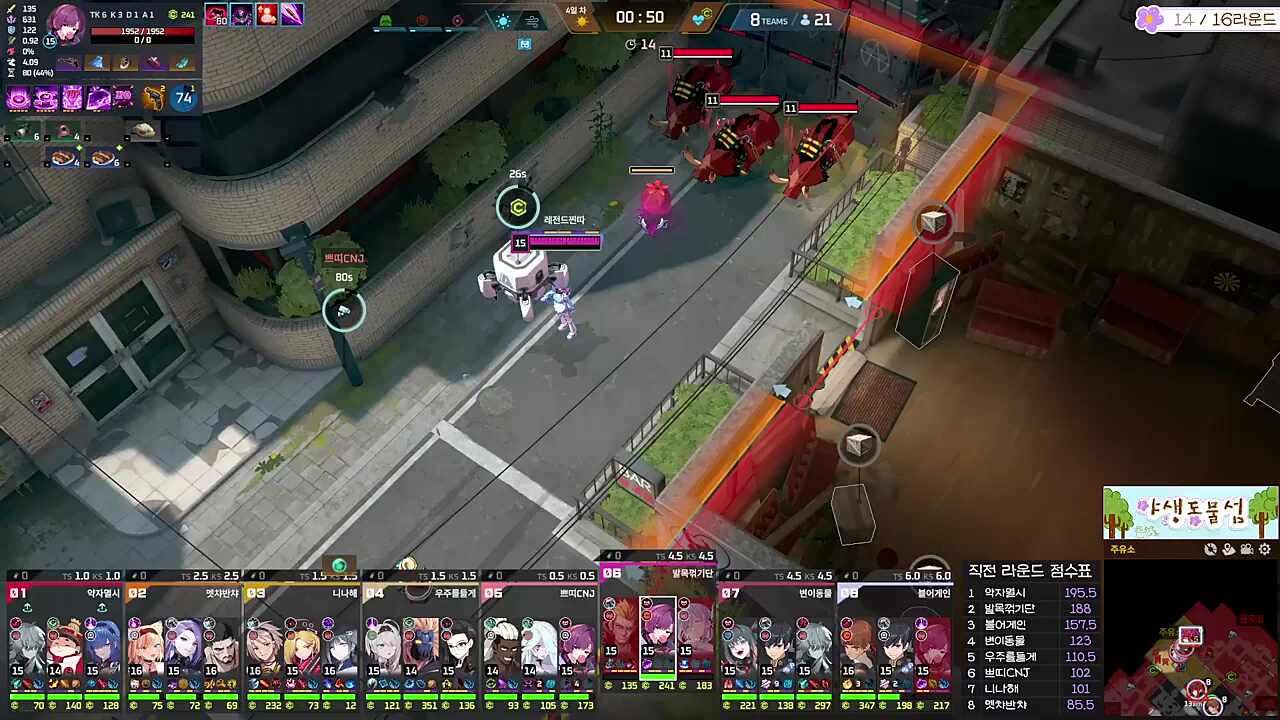This screenshot has width=1280, height=720.
Task: Click the compass ping icon above the minimap
Action: coord(1210,549)
